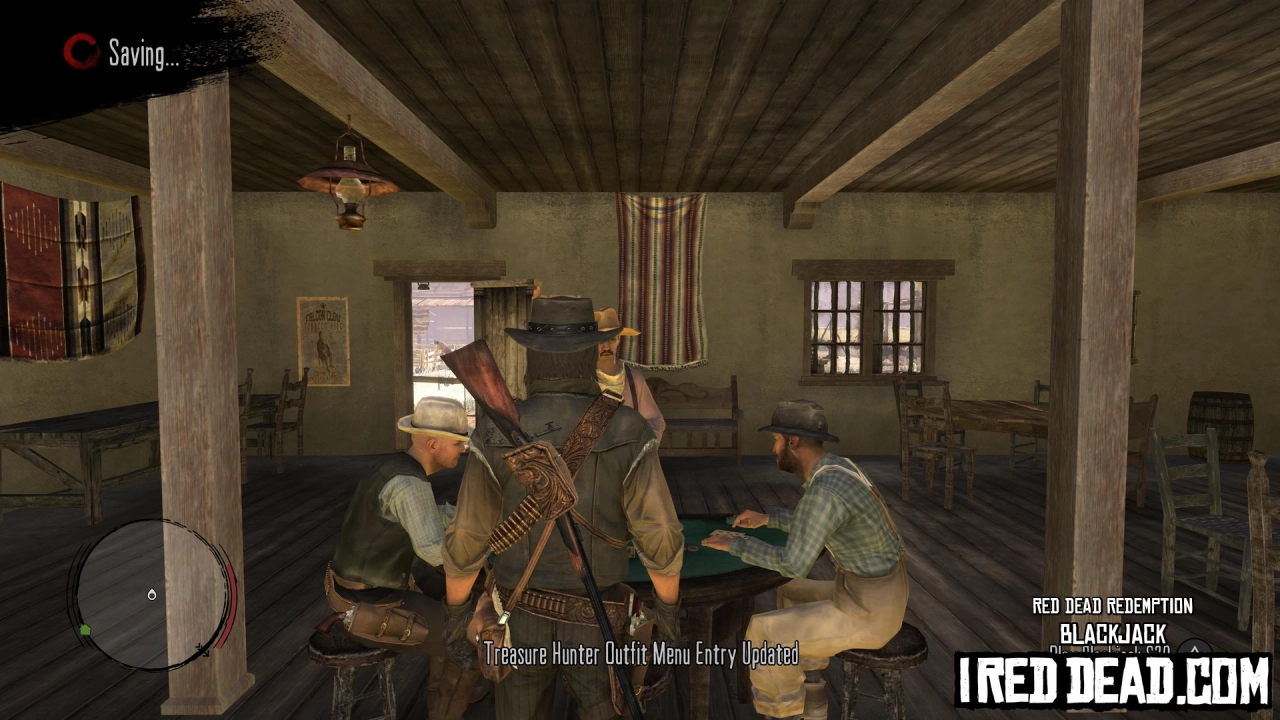The width and height of the screenshot is (1280, 720).
Task: Expand the Play Blackjack $20 prompt
Action: click(x=1110, y=650)
